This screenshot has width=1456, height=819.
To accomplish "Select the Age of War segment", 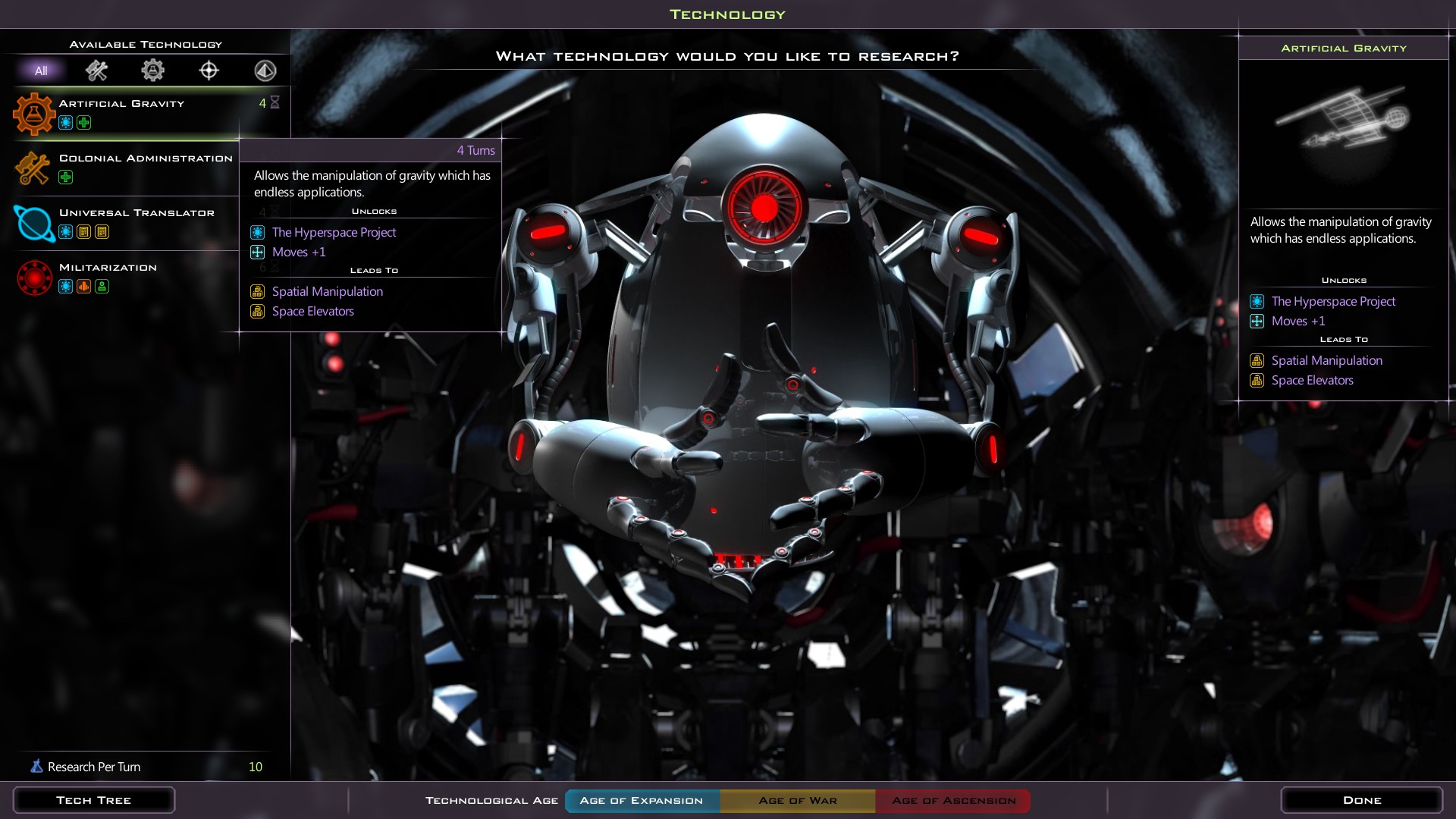I will pos(798,801).
